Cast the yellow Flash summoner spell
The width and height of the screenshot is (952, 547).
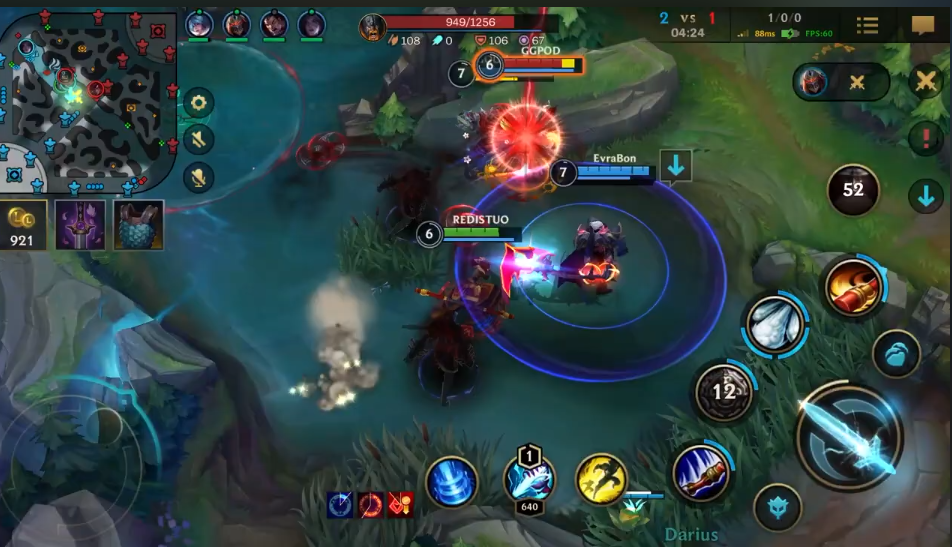coord(601,479)
